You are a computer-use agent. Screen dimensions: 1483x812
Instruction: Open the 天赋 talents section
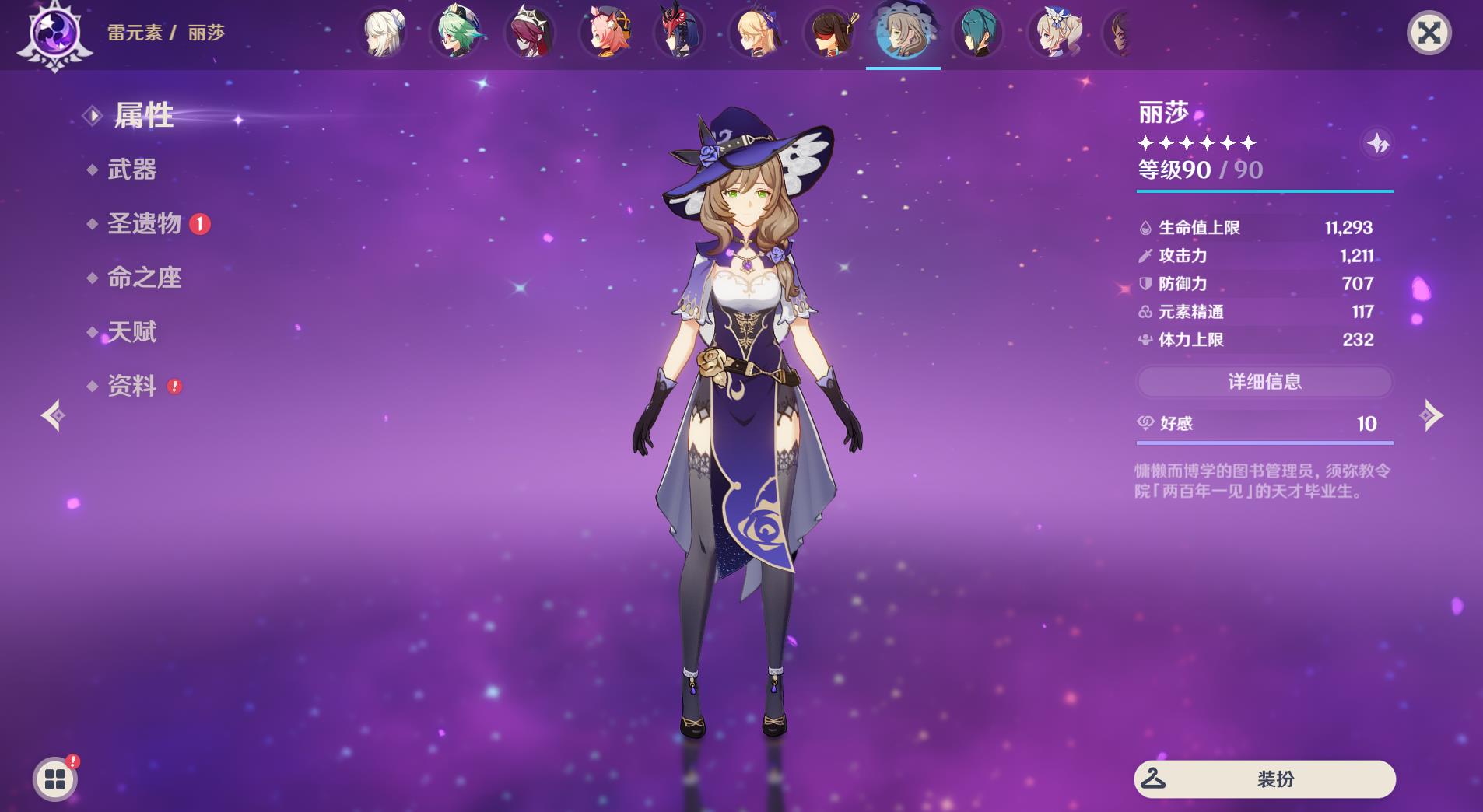(131, 332)
